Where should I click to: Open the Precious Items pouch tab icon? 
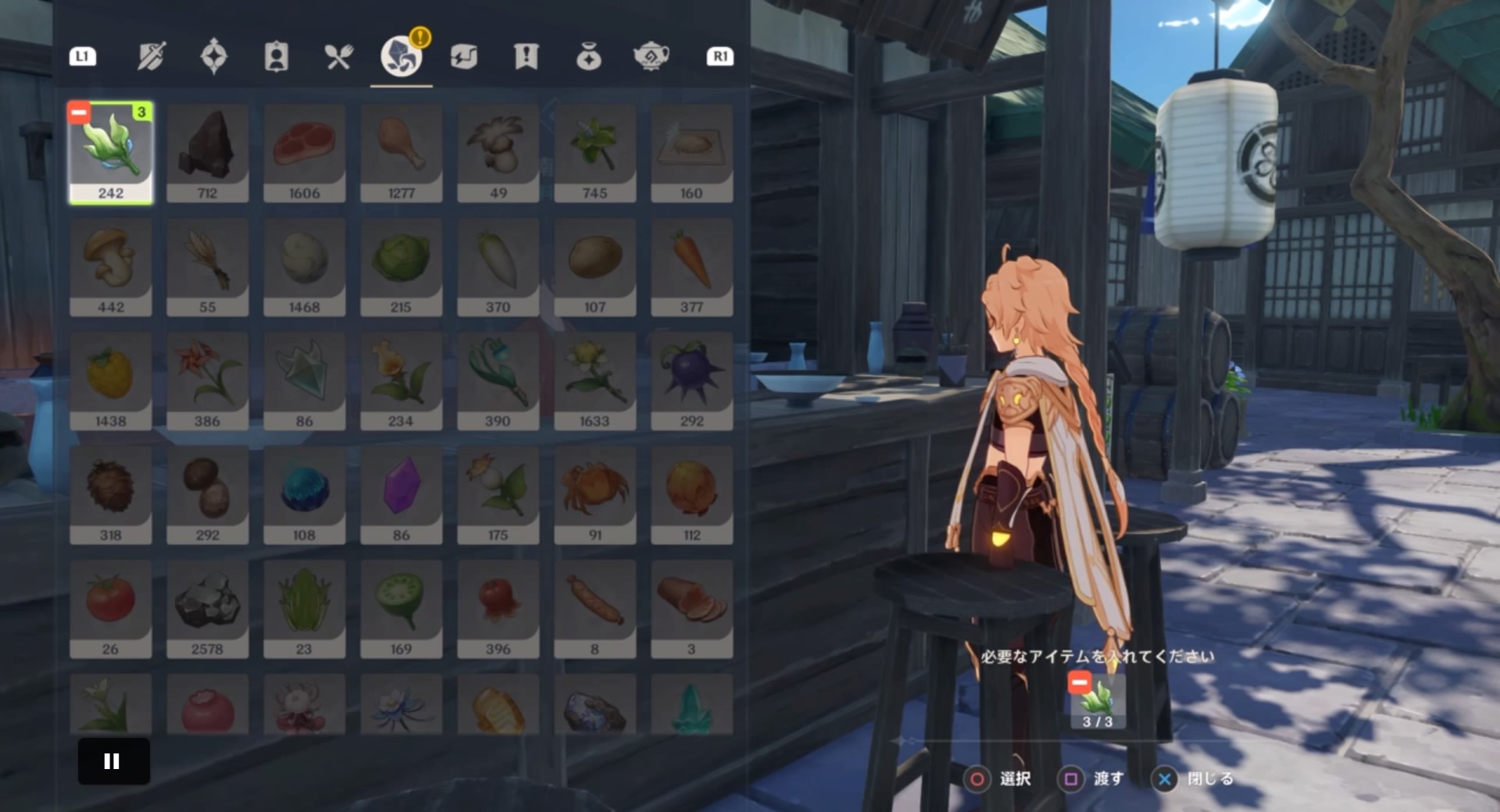tap(587, 55)
